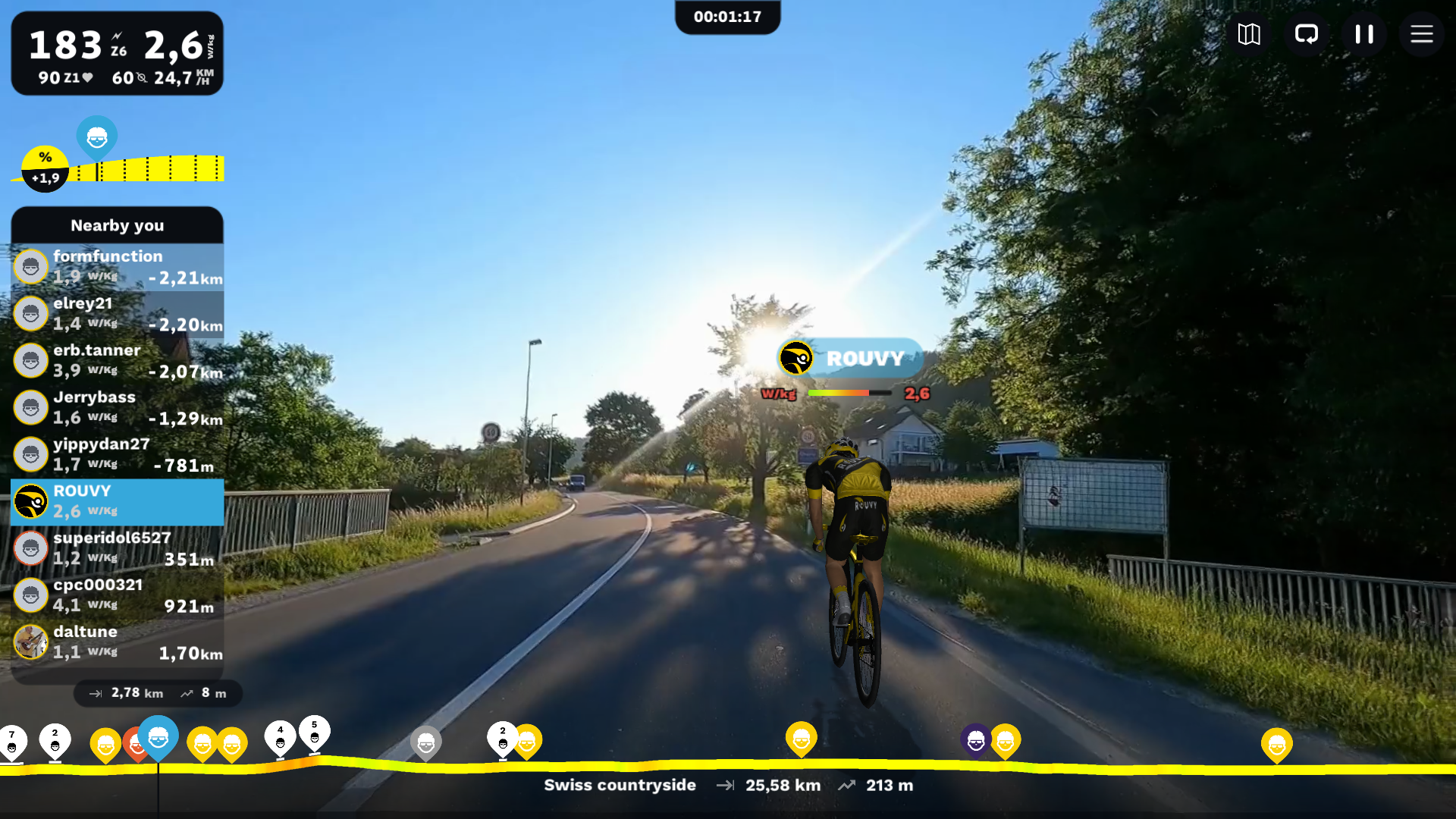This screenshot has height=819, width=1456.
Task: Select the grey rider marker on the profile
Action: 425,742
